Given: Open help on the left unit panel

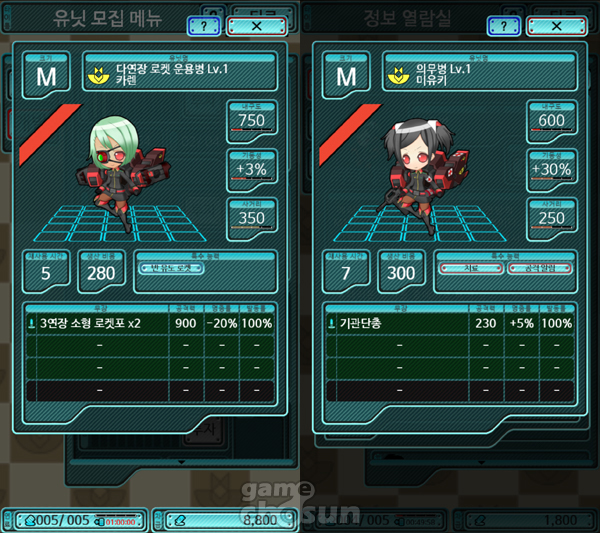Looking at the screenshot, I should point(204,26).
